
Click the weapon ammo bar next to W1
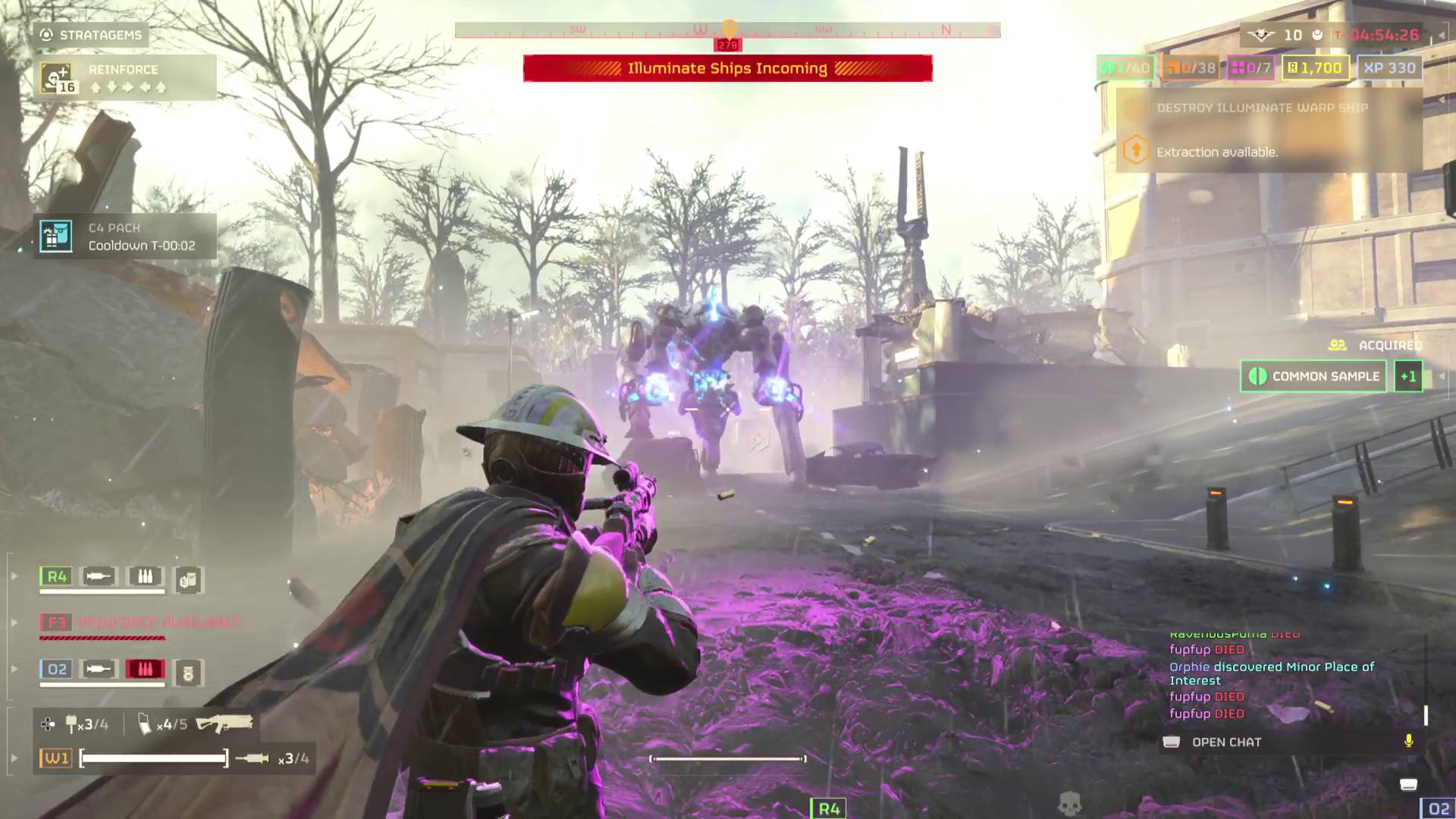click(152, 757)
